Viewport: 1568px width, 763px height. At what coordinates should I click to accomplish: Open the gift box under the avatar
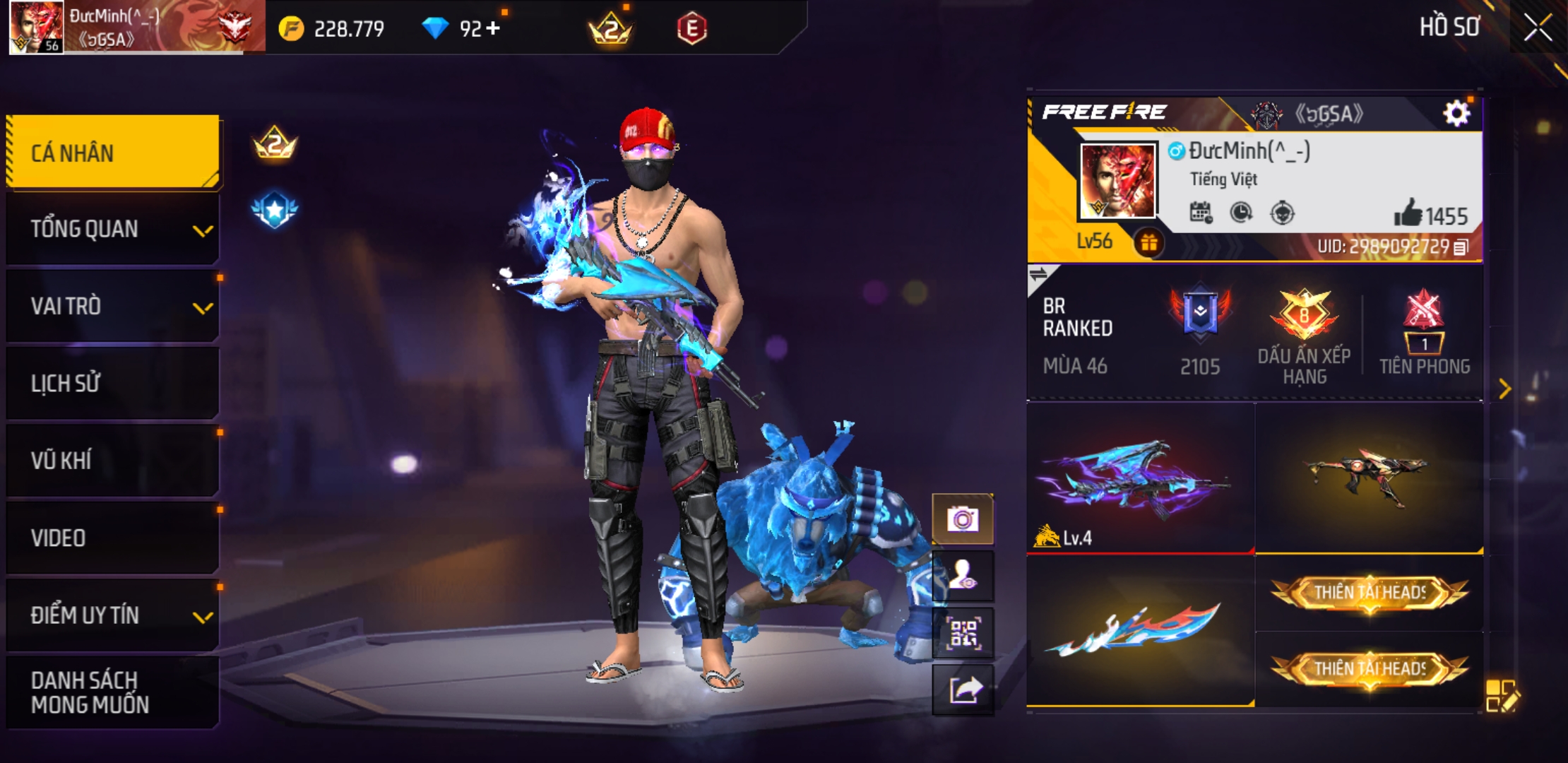click(1149, 243)
